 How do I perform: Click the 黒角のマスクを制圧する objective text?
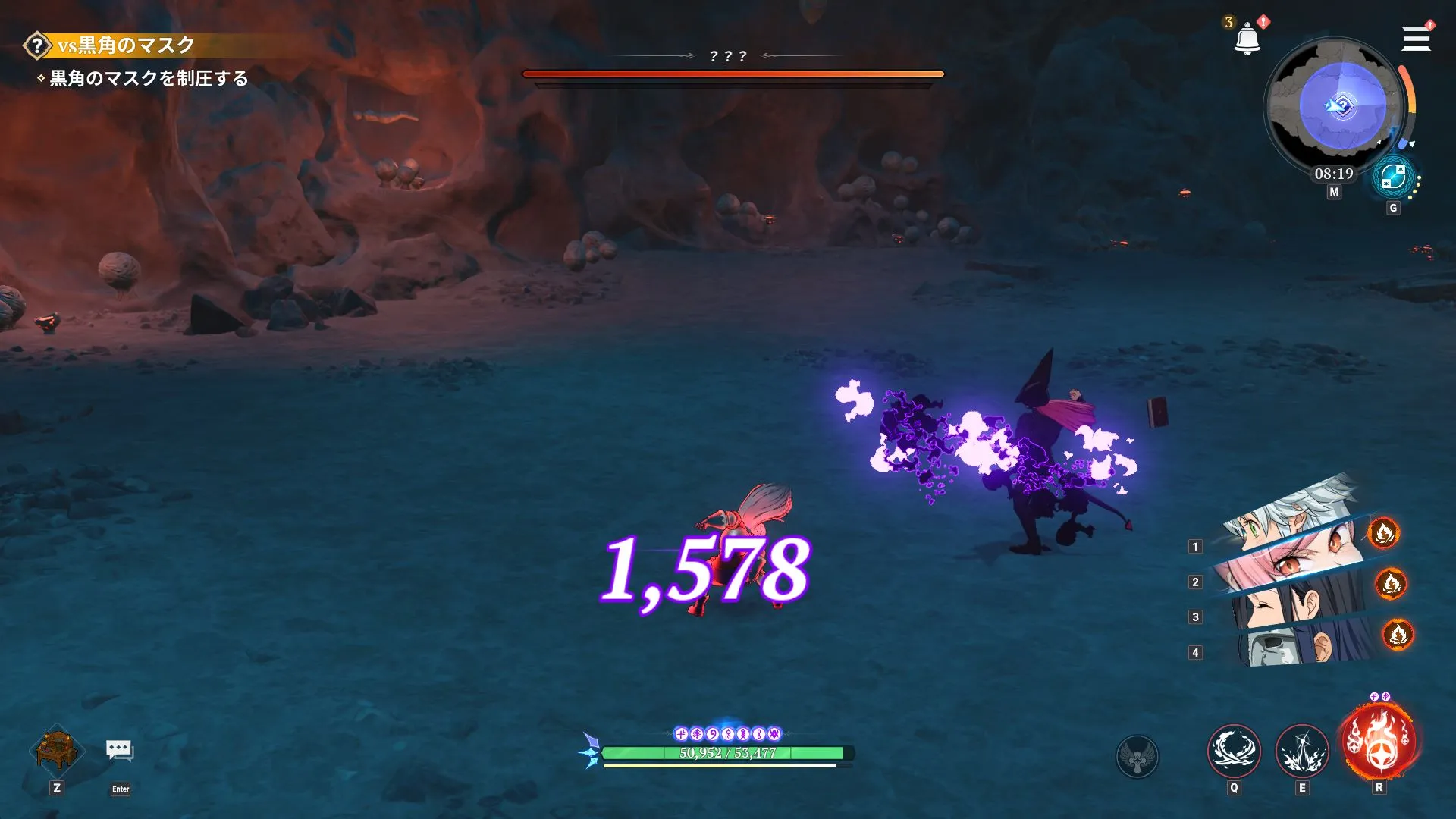(148, 77)
